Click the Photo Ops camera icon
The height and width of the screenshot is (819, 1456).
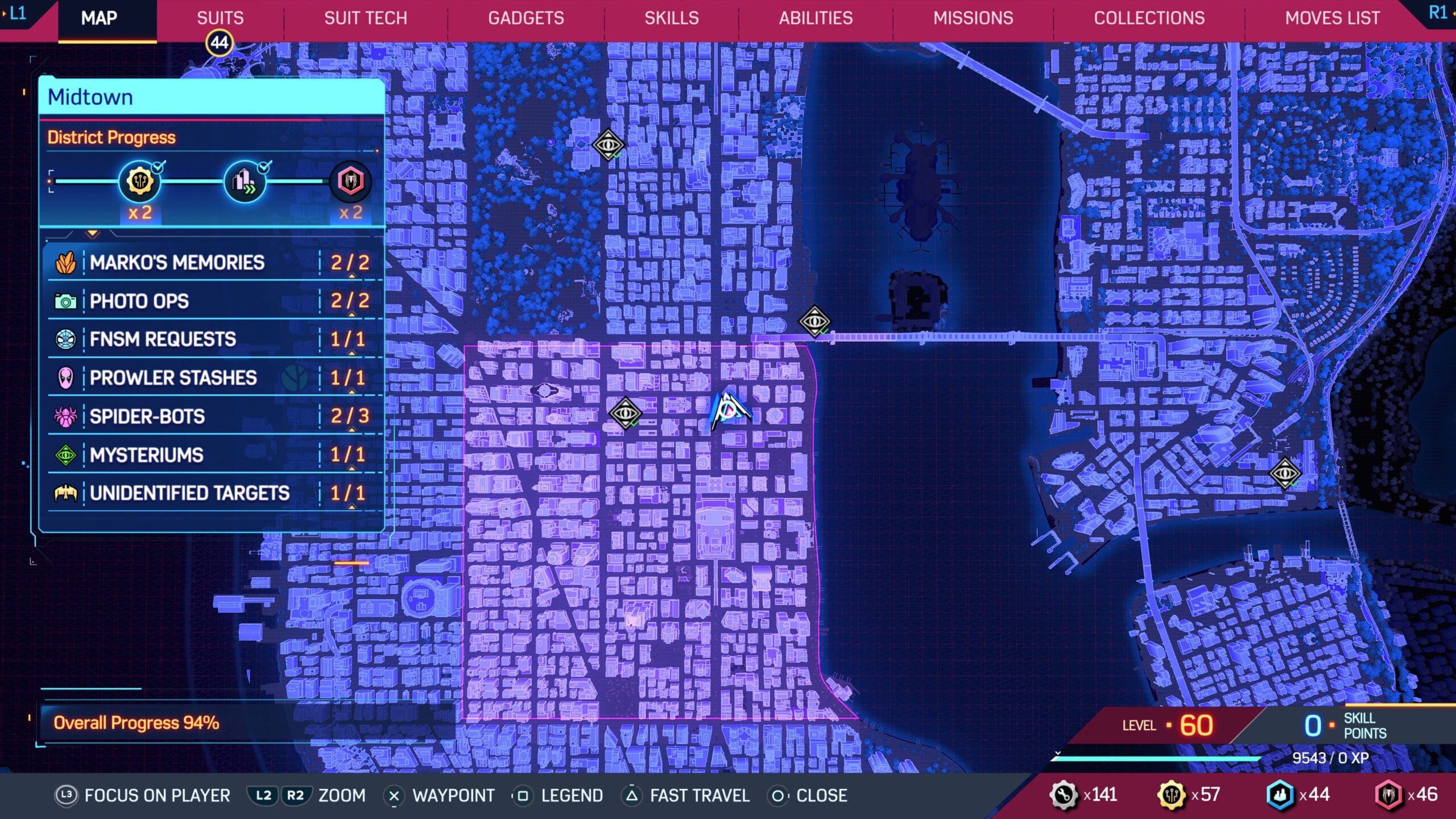click(67, 301)
